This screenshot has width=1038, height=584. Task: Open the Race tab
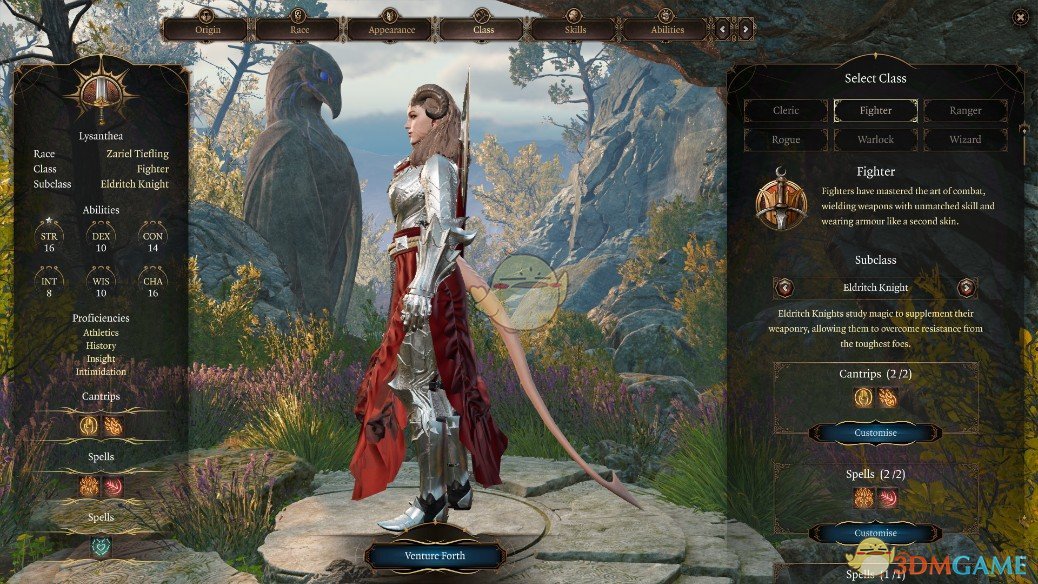[x=299, y=29]
